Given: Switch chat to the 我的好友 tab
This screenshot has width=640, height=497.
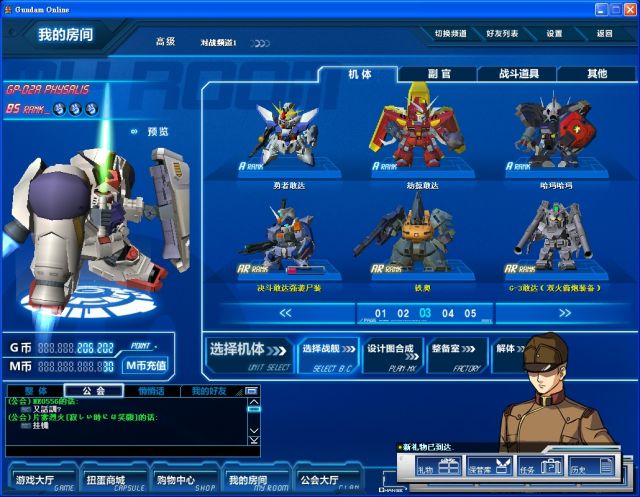Looking at the screenshot, I should pos(210,390).
